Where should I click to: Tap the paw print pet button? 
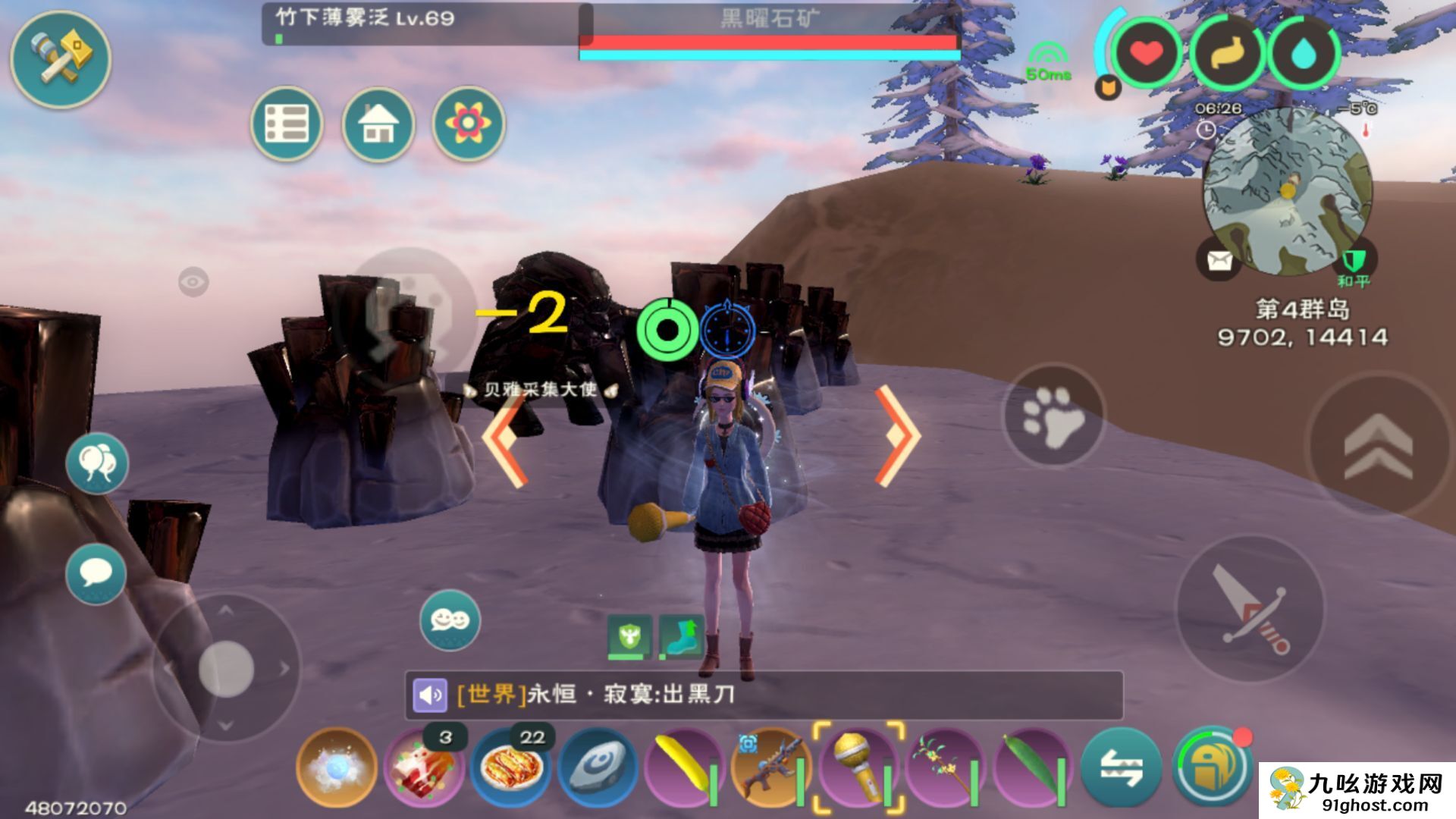[x=1053, y=416]
